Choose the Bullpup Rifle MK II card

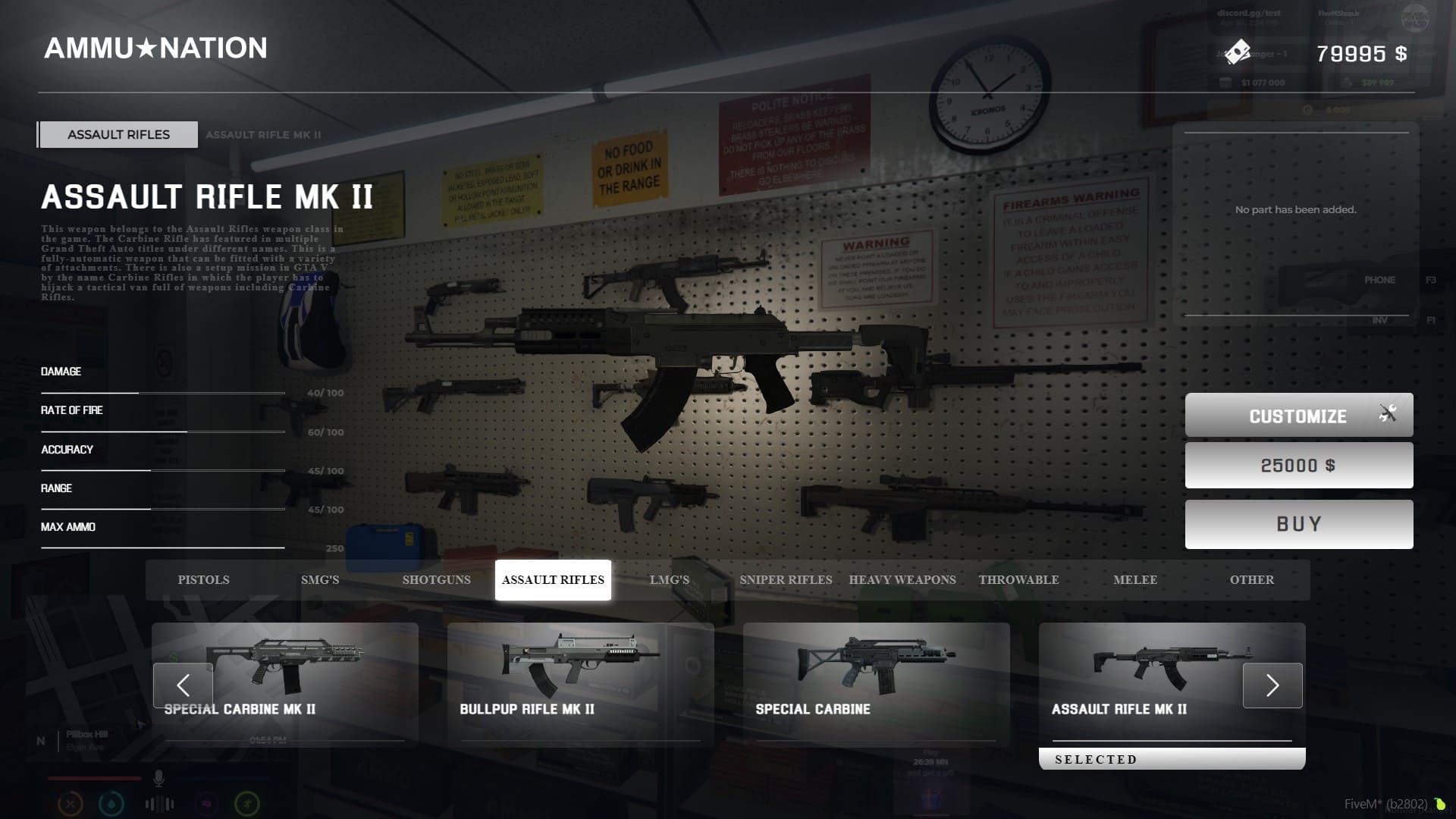point(580,682)
